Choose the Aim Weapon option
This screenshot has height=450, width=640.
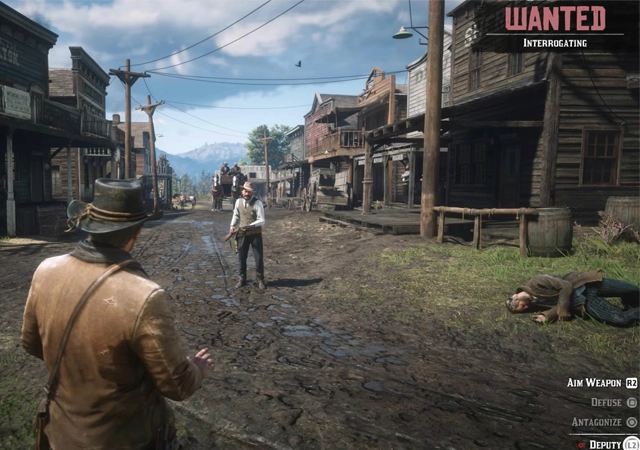(595, 383)
